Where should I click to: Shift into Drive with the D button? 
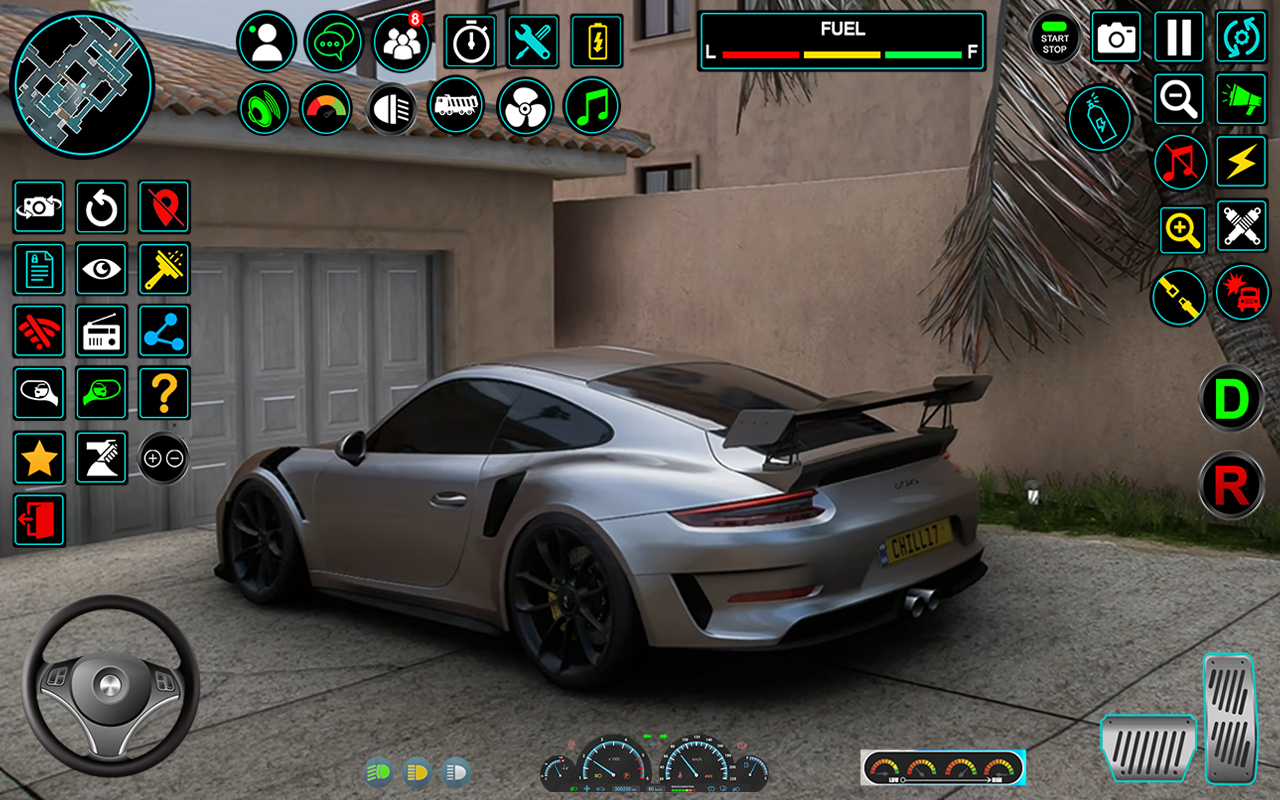tap(1231, 399)
